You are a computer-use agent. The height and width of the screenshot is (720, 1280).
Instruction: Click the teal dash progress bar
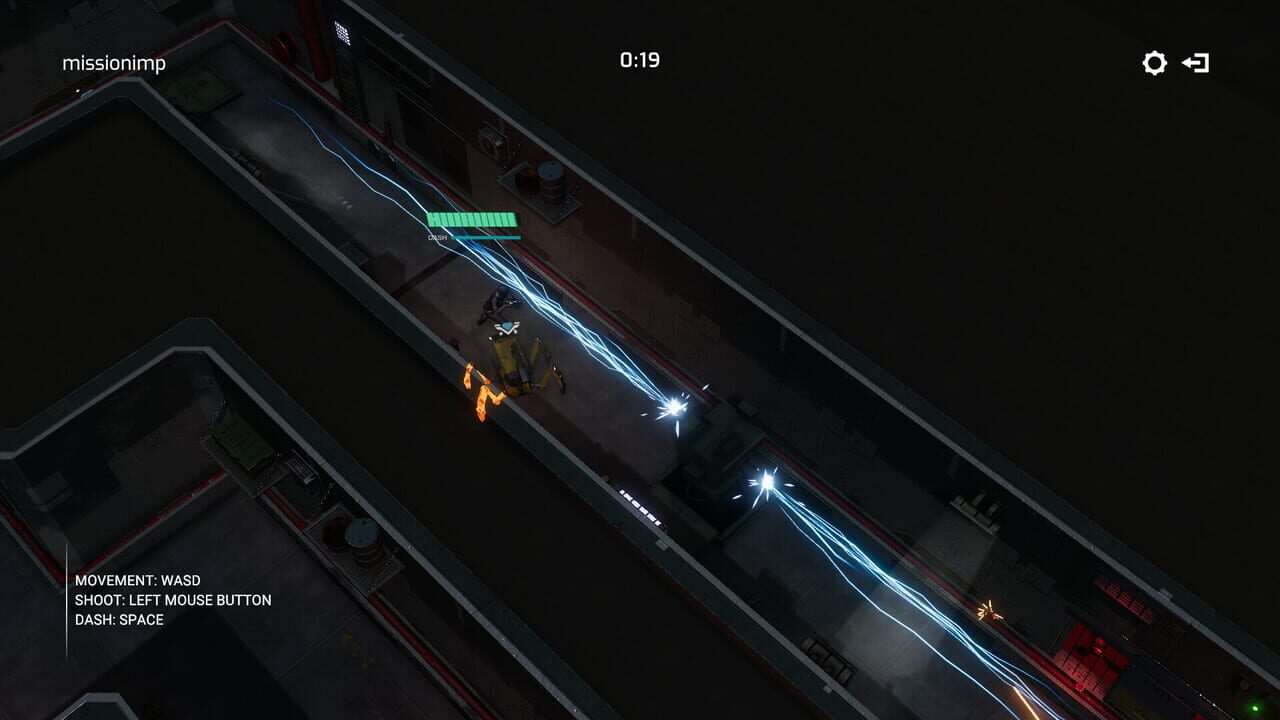(x=485, y=237)
